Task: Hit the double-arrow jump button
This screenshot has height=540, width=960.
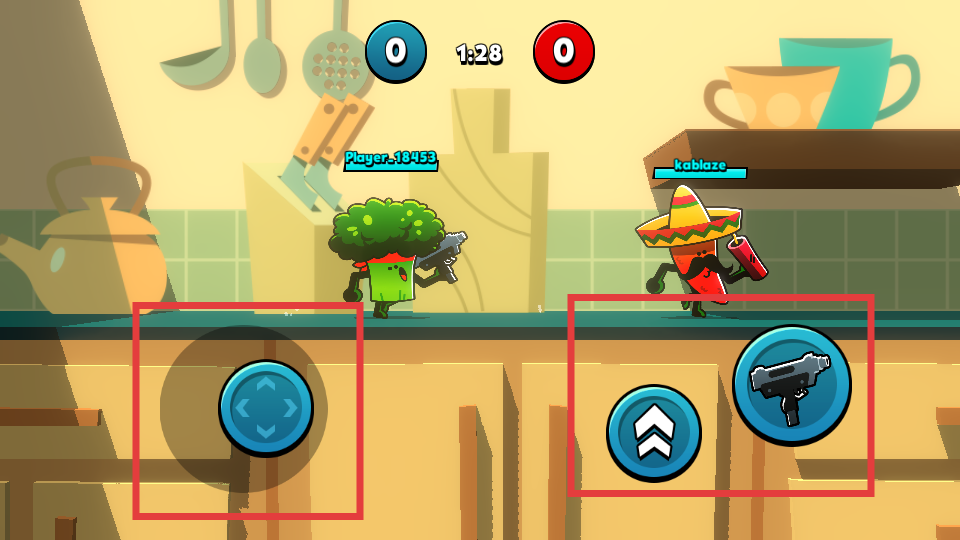Action: (654, 432)
